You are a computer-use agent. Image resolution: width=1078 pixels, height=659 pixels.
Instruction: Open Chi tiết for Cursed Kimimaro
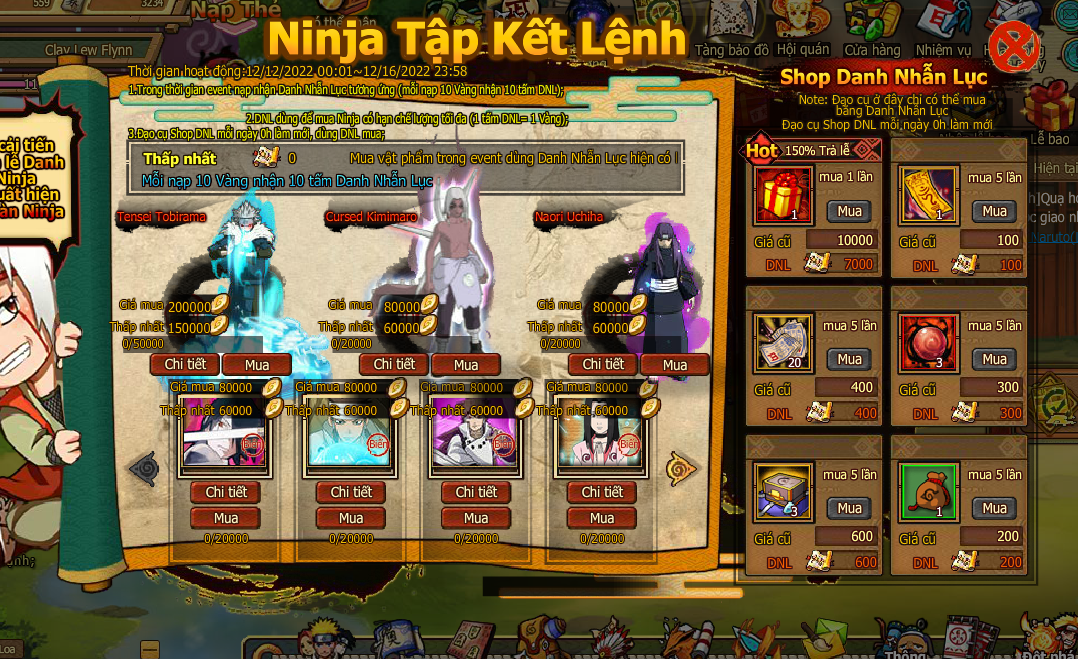(x=394, y=364)
